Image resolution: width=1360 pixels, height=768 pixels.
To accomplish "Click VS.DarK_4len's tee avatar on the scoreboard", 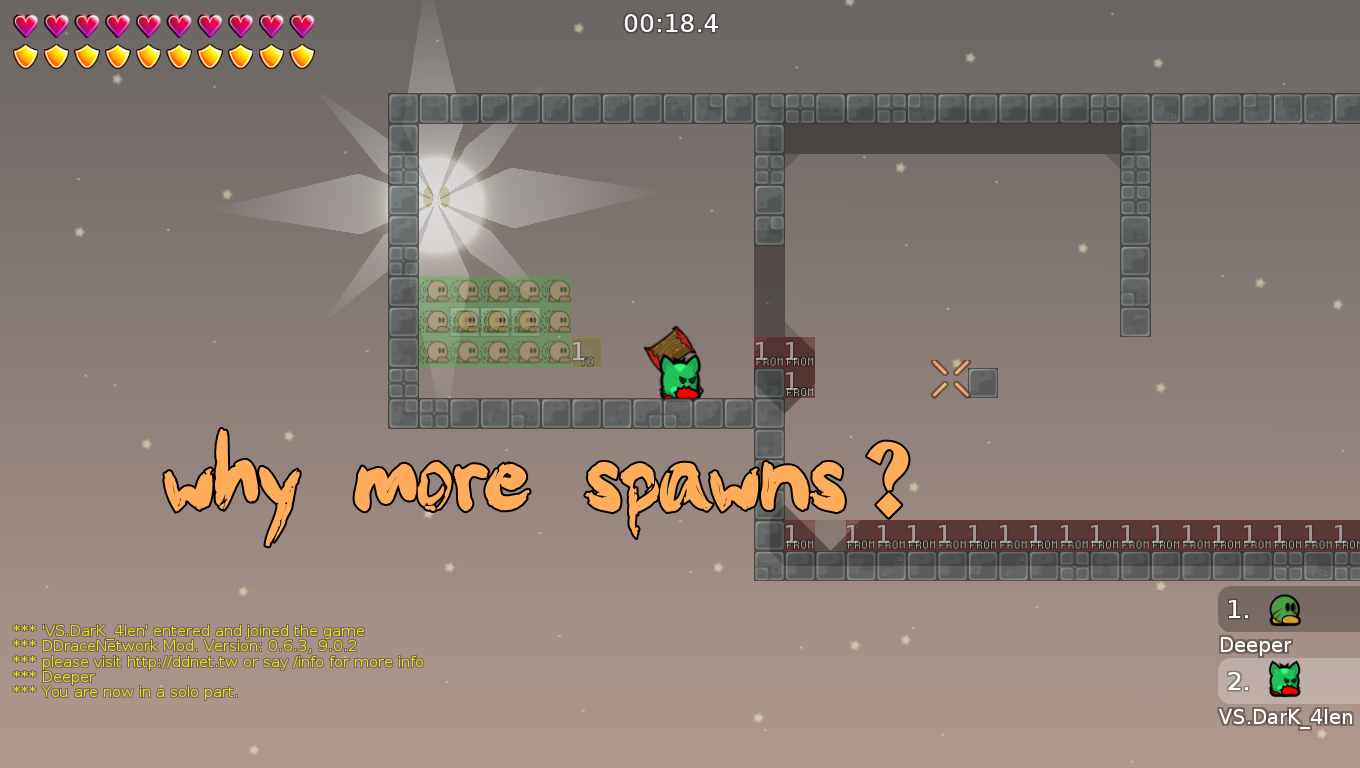I will pos(1286,680).
